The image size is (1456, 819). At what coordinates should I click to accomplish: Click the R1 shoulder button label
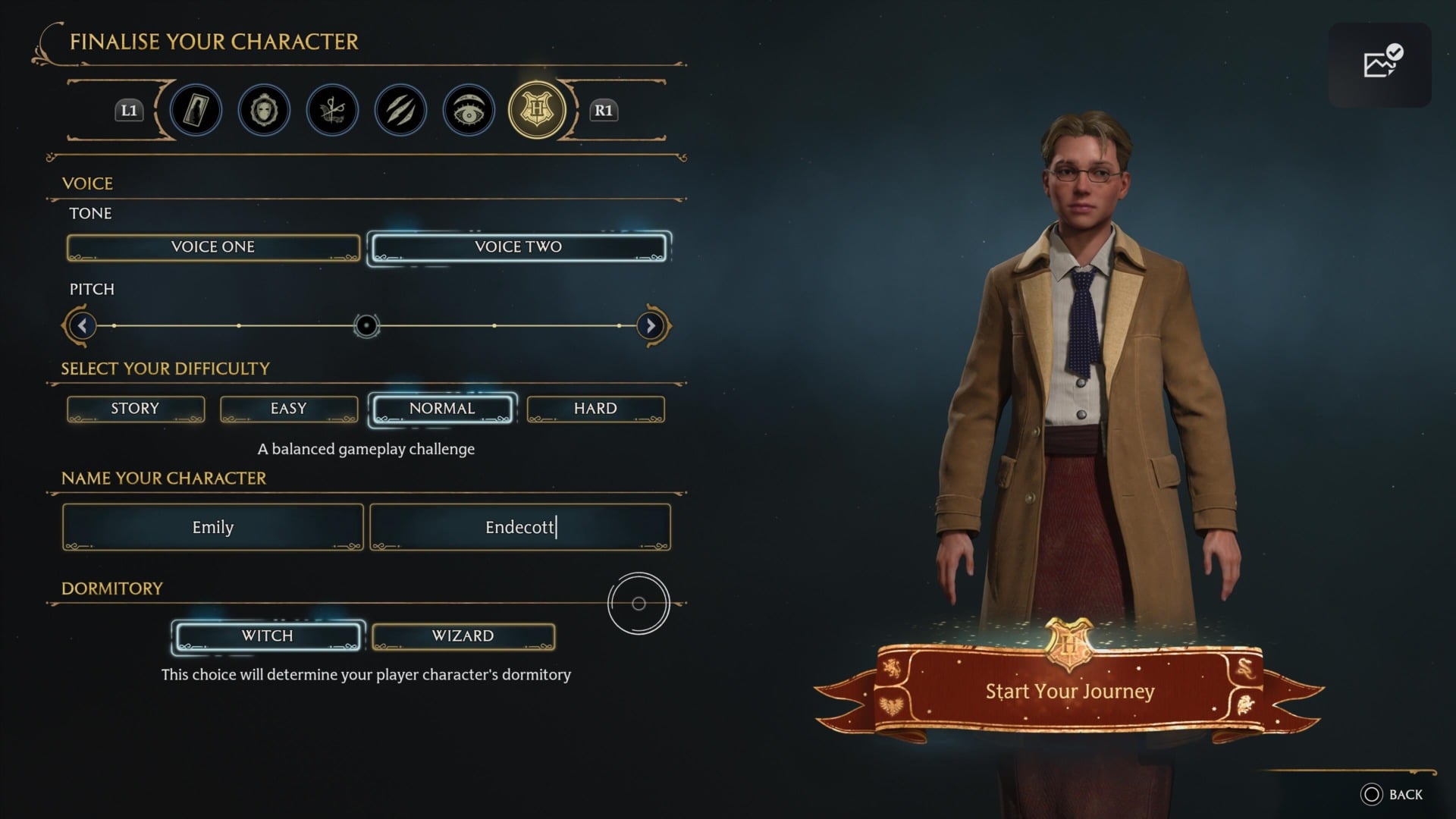[604, 110]
